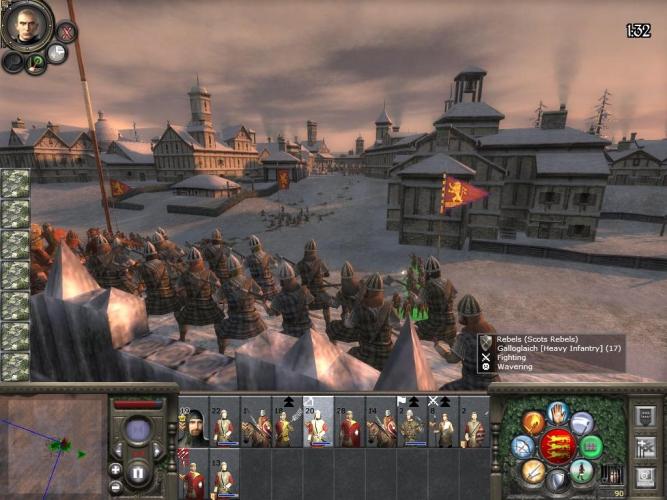Click the green question mark help button

coord(36,63)
